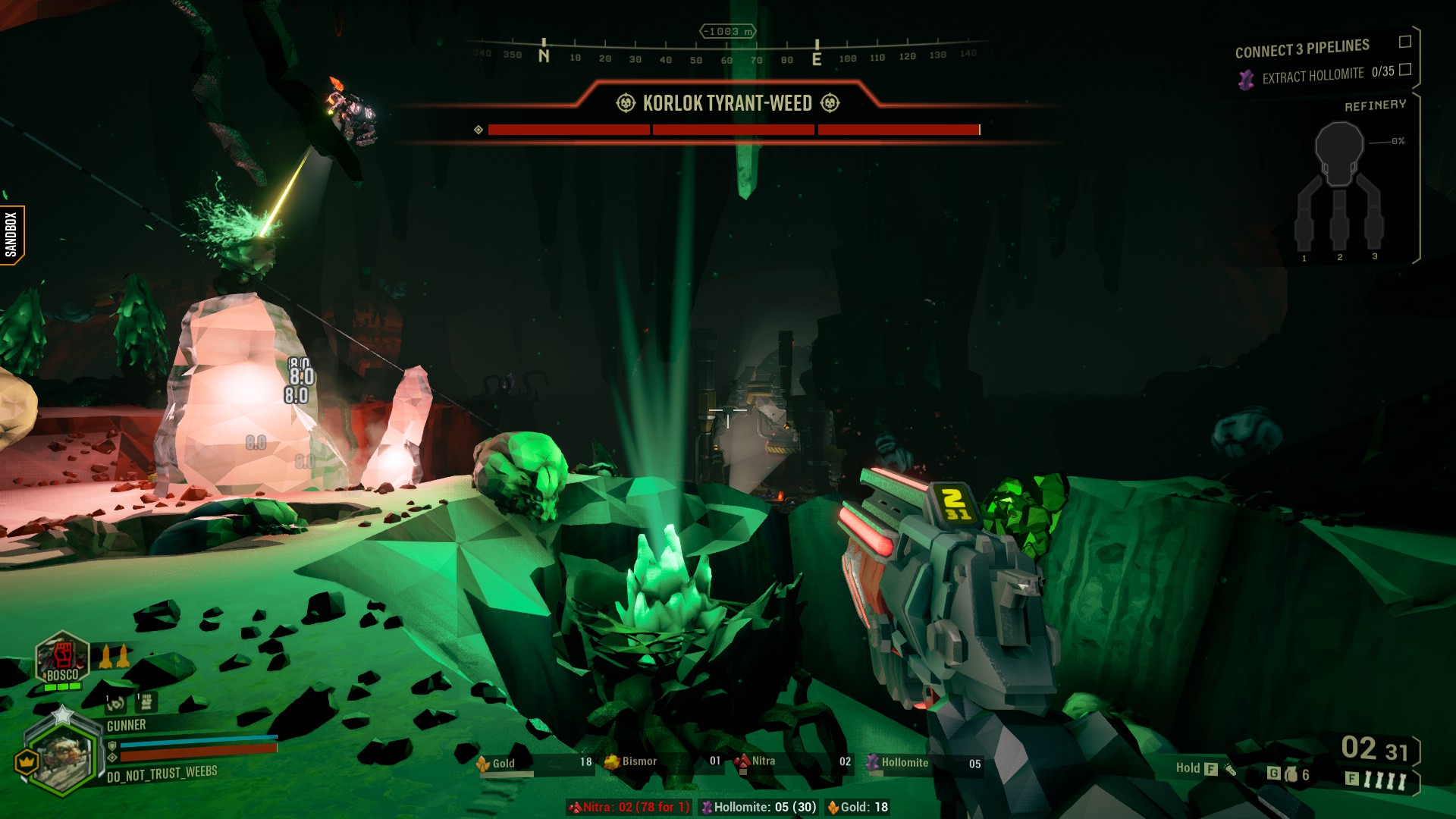This screenshot has height=819, width=1456.
Task: Open the SANDBOX side tab
Action: coord(11,234)
